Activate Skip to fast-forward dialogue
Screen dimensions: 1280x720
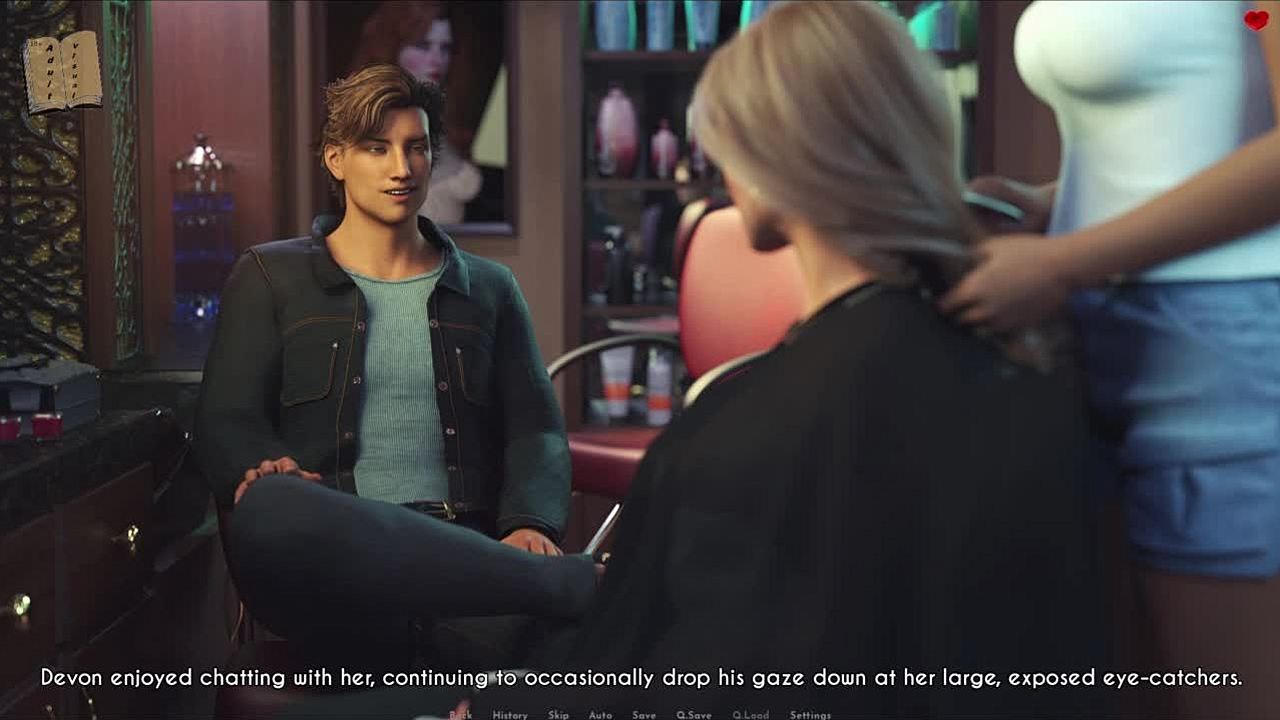[x=558, y=715]
